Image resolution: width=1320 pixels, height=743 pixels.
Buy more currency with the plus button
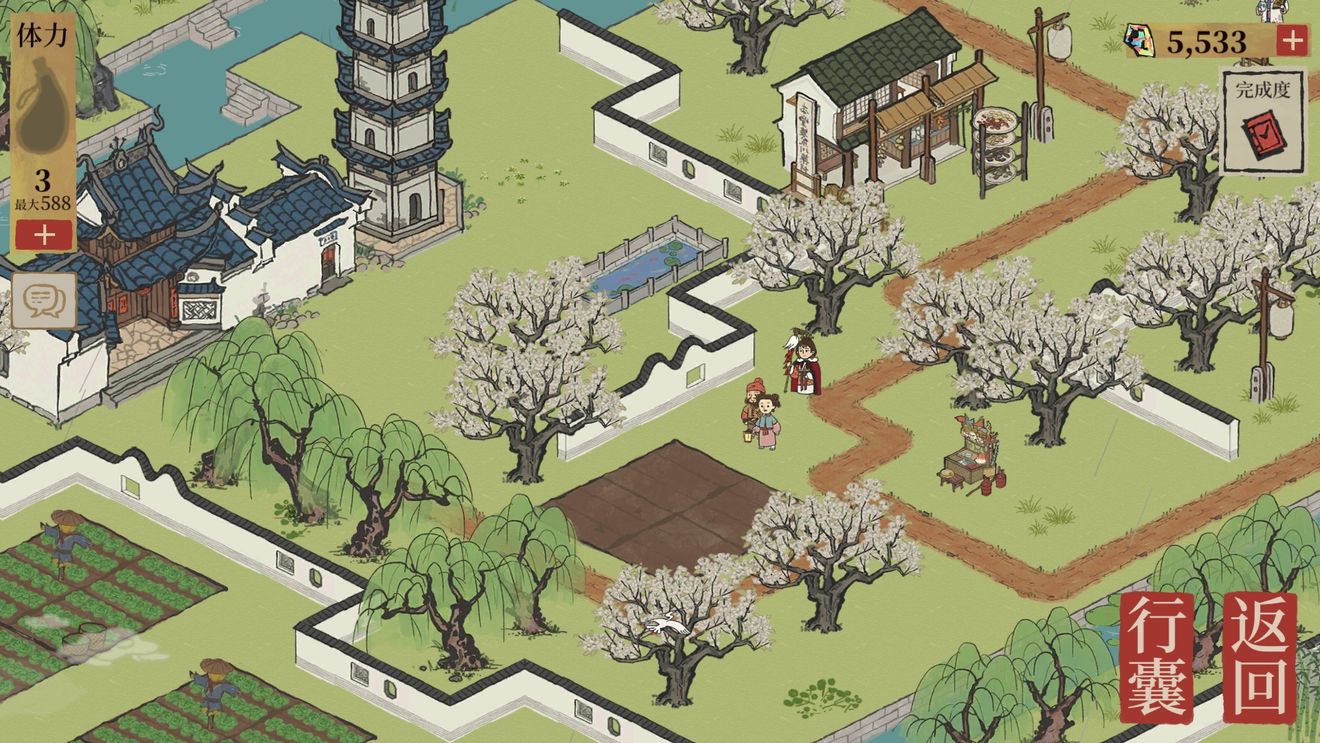pos(1292,41)
